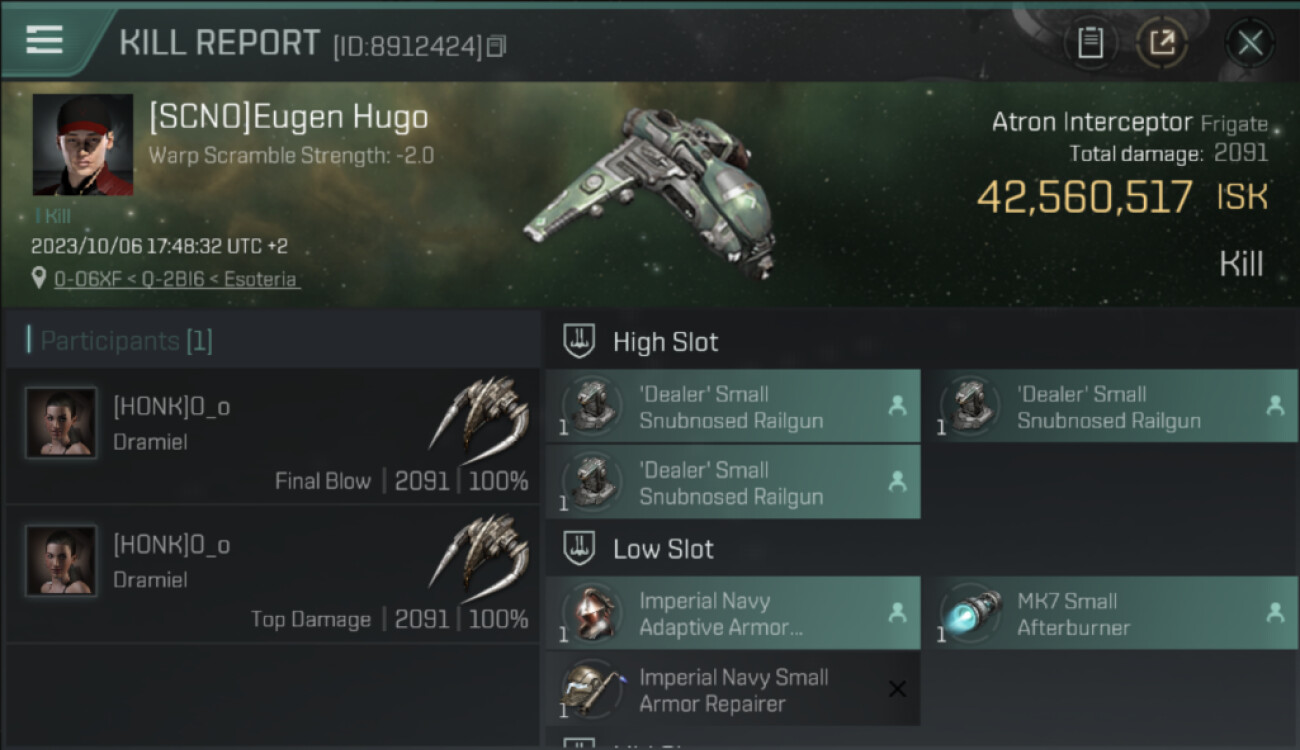Open the O-06XF location link
Viewport: 1300px width, 750px height.
[x=176, y=279]
